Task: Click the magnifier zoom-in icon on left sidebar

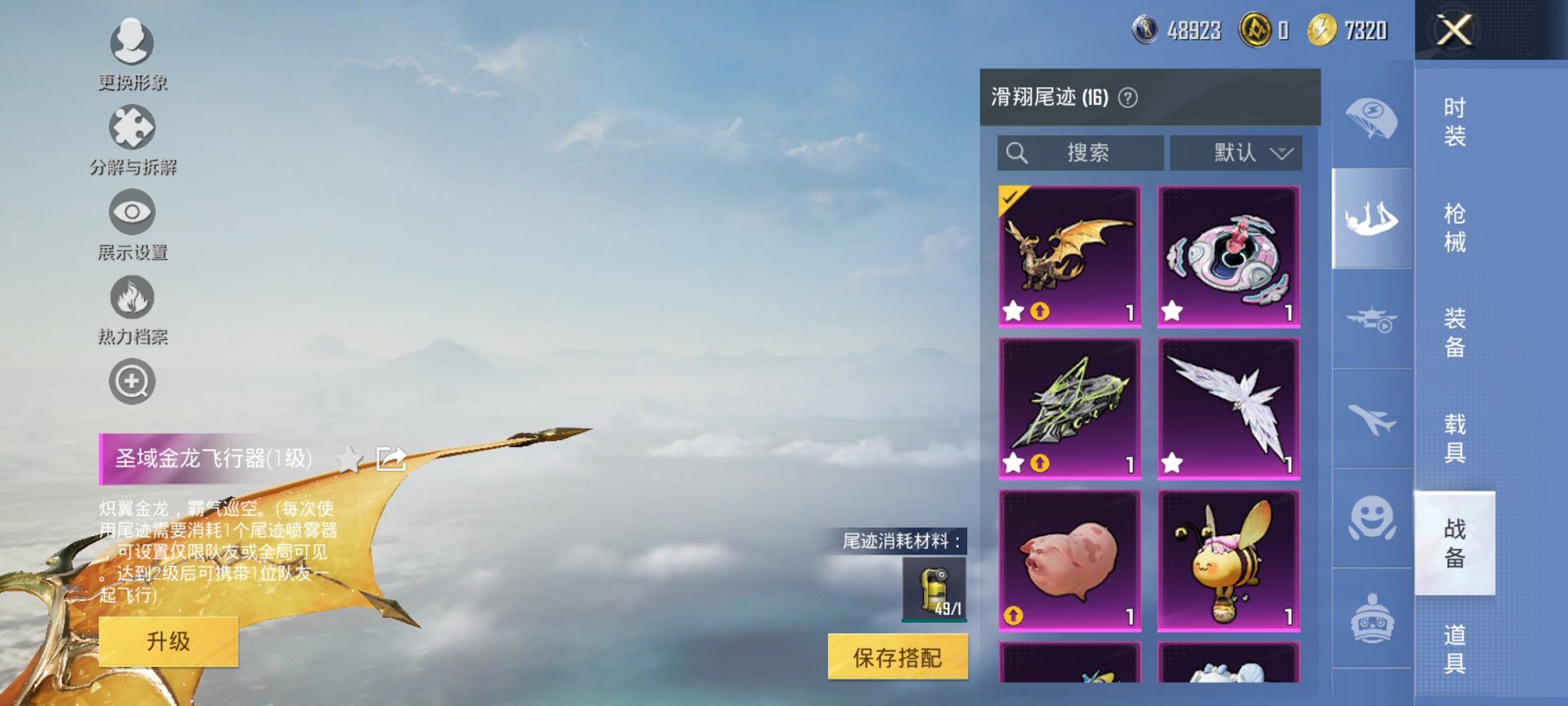Action: coord(132,381)
